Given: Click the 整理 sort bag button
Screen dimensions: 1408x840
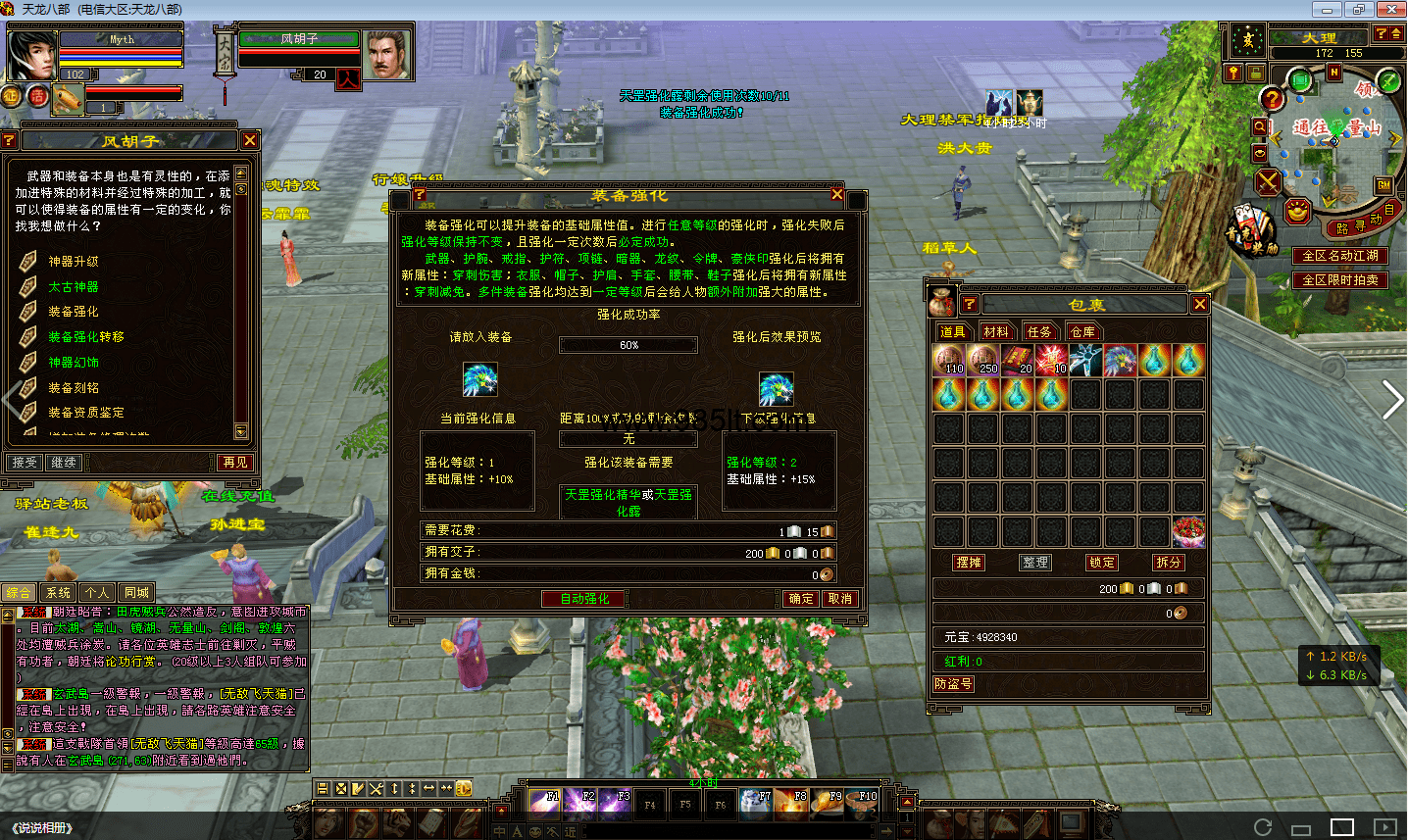Looking at the screenshot, I should click(x=1035, y=563).
